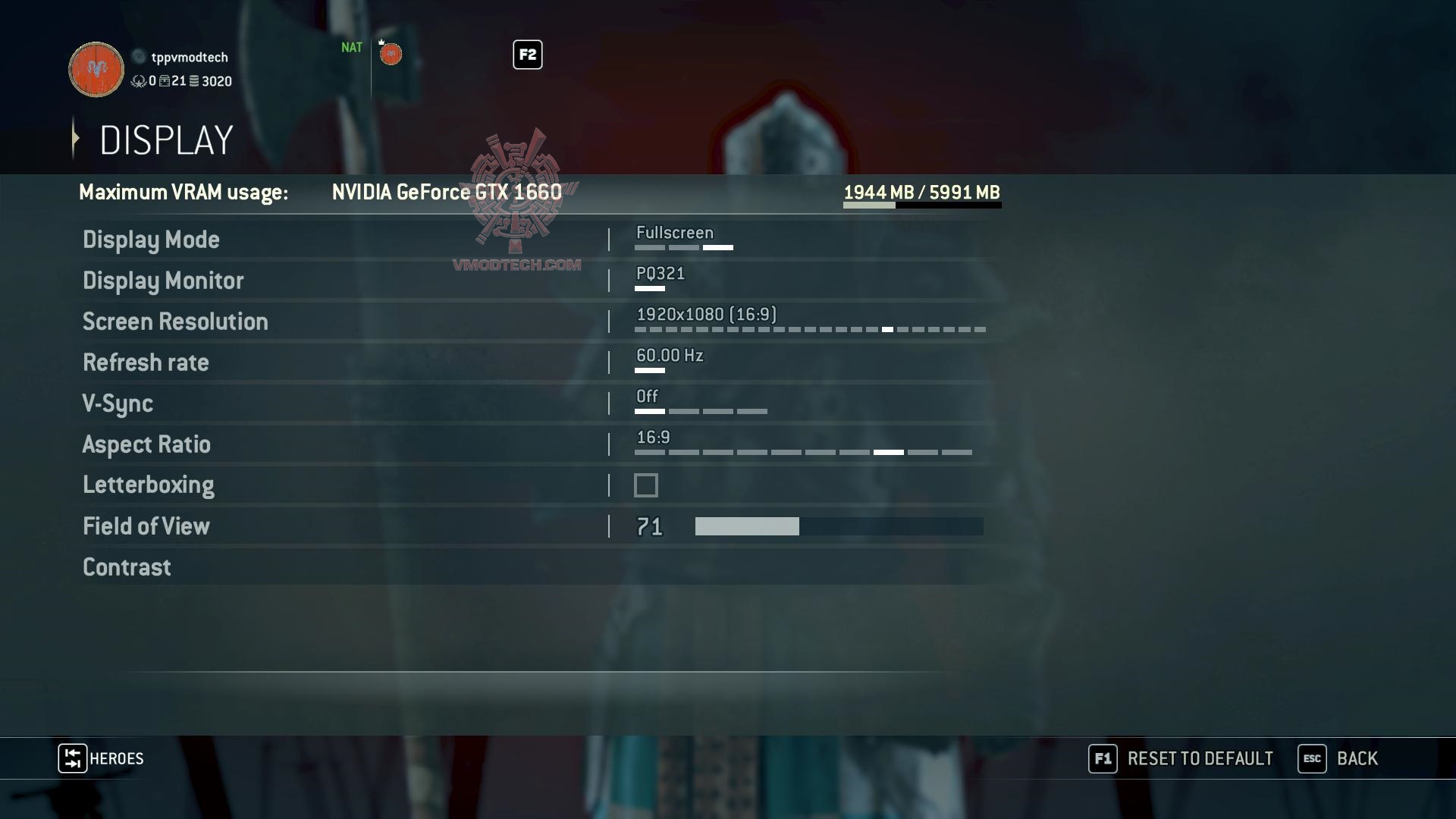The image size is (1456, 819).
Task: Choose the Display Monitor option row
Action: click(x=163, y=281)
